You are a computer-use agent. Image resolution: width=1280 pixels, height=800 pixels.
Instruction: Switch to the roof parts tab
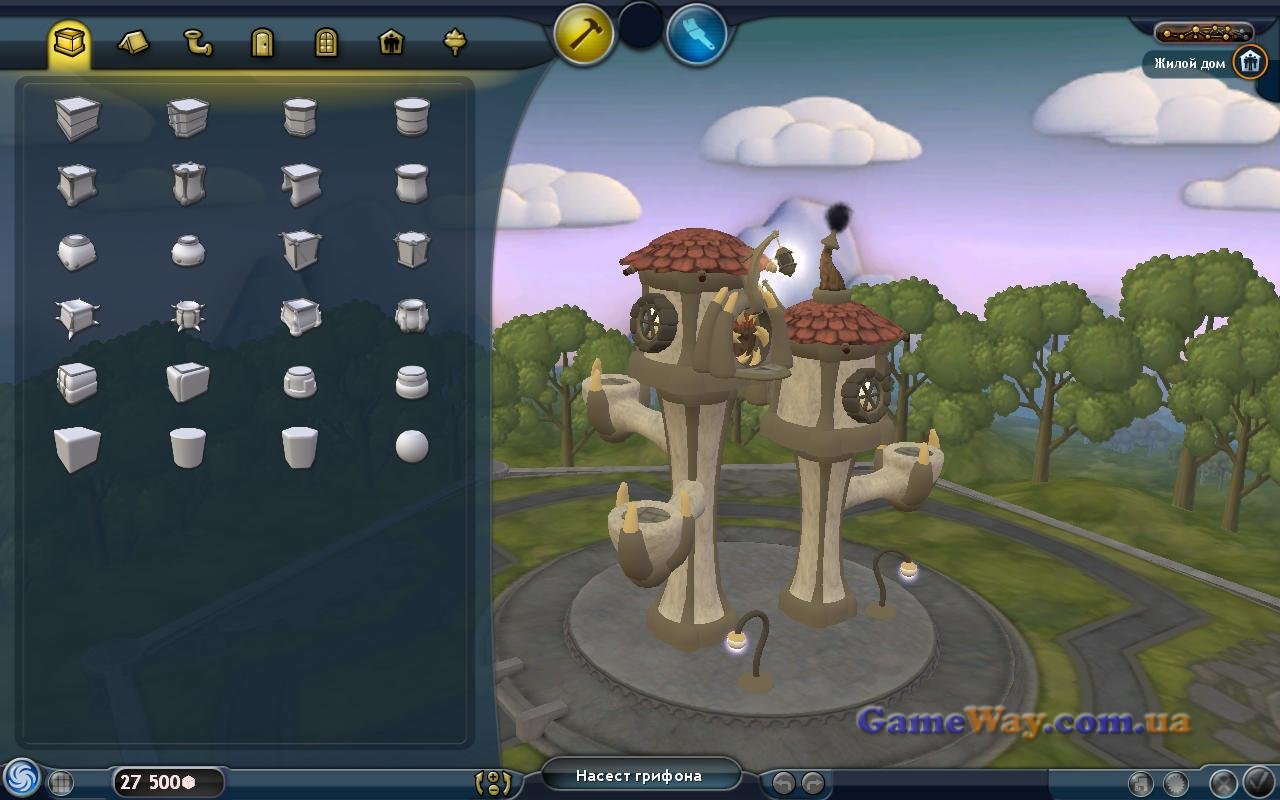[x=133, y=42]
